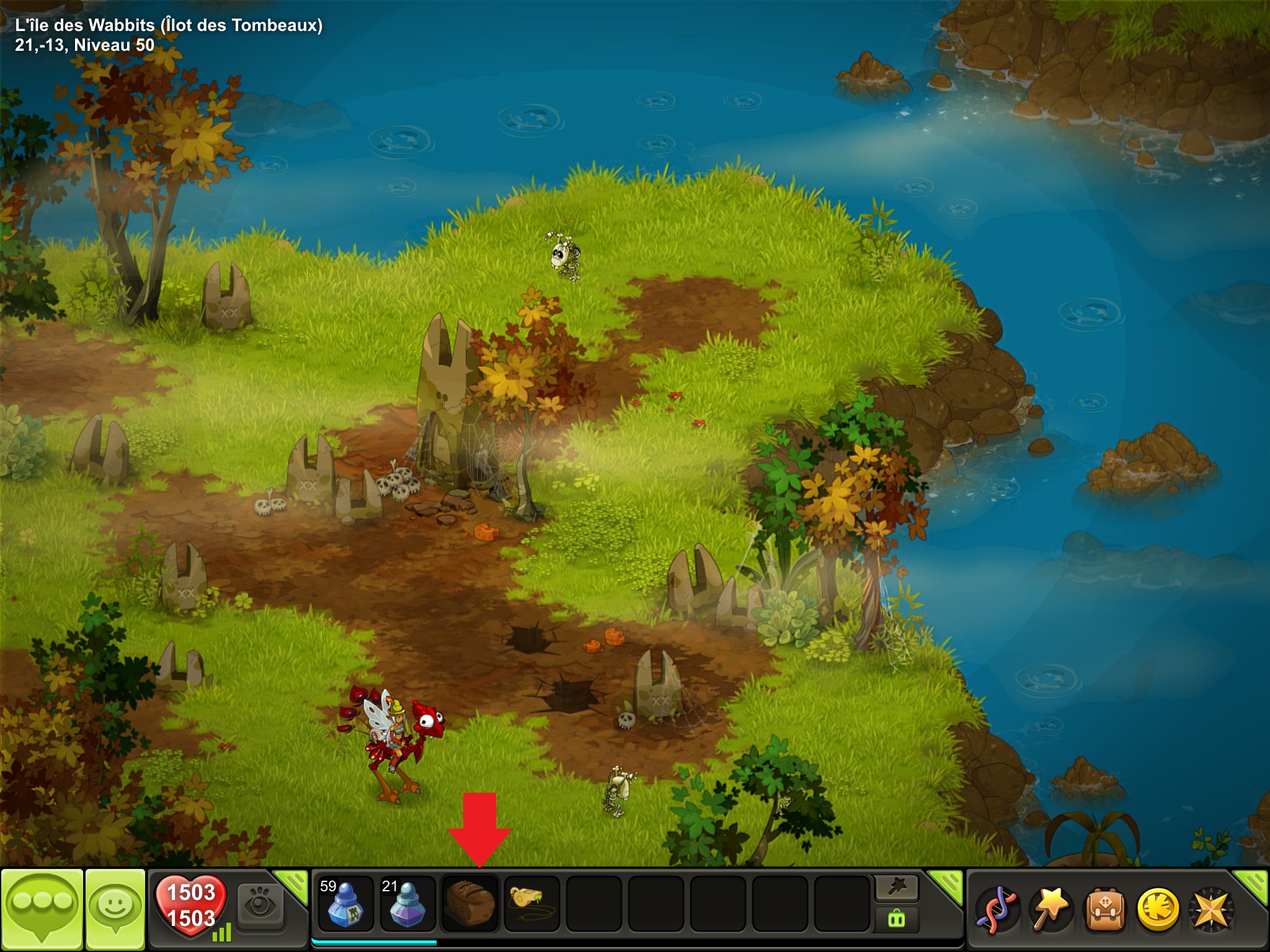Image resolution: width=1270 pixels, height=952 pixels.
Task: Use the purple potion with 21 charges
Action: click(x=407, y=904)
